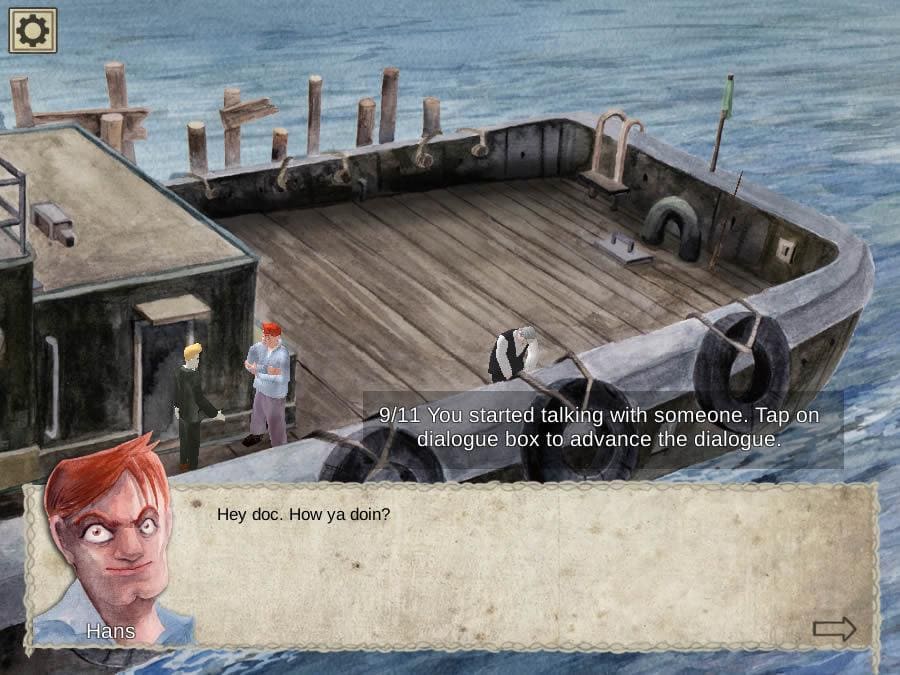Click the arrow to advance dialogue

click(x=834, y=629)
